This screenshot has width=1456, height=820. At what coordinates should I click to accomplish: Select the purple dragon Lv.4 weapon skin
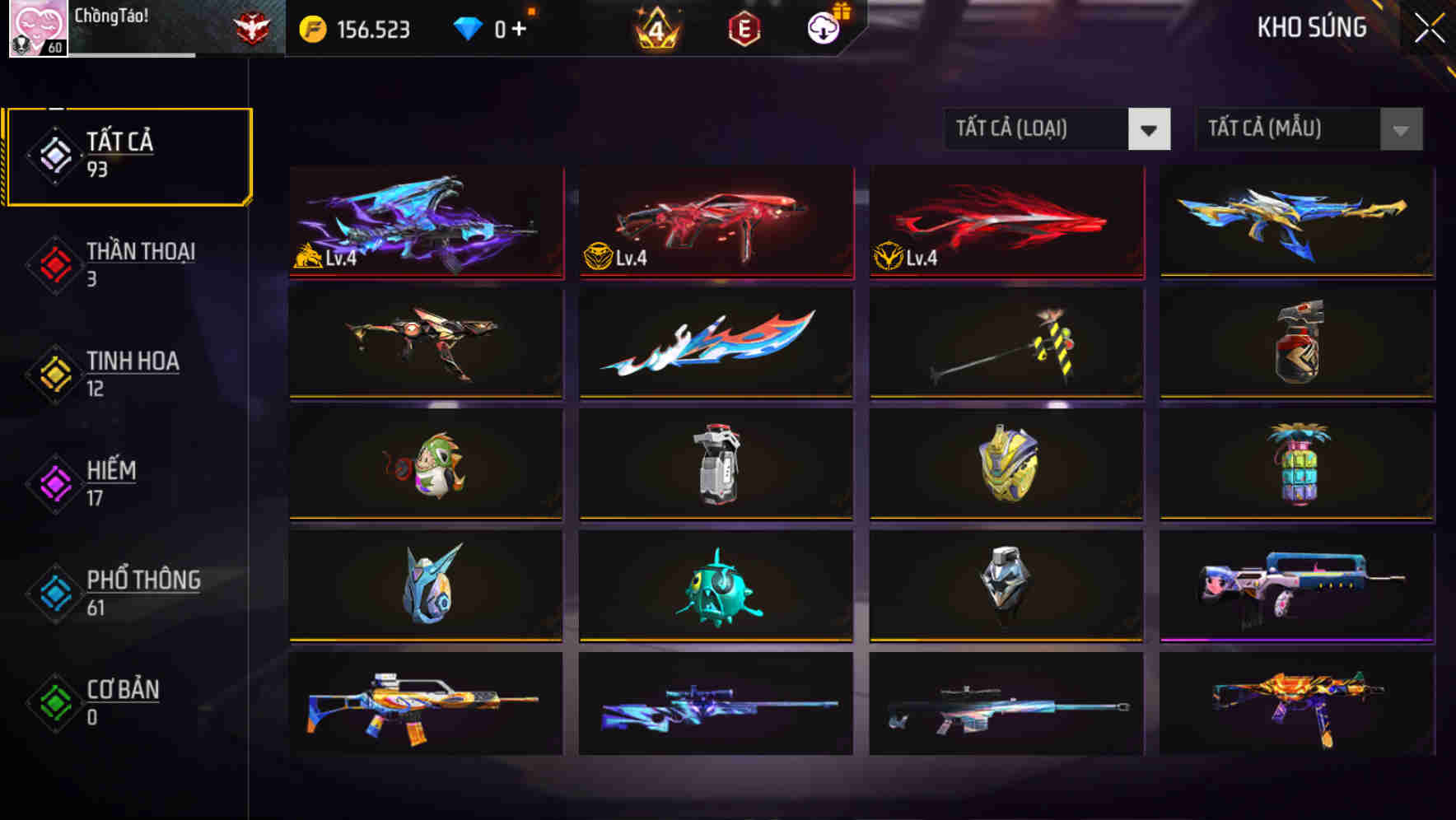(425, 222)
